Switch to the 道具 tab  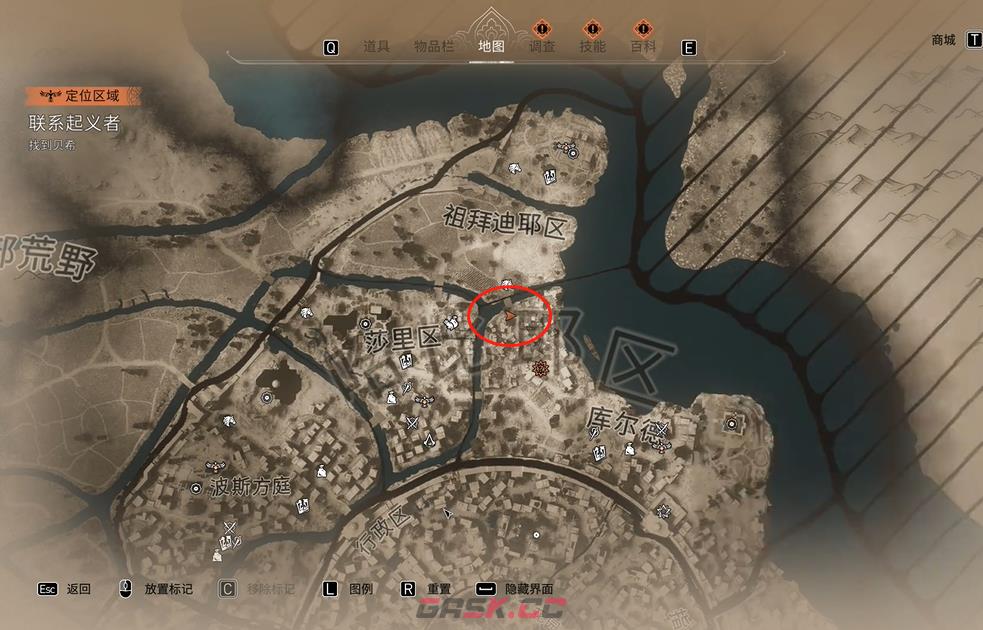[x=376, y=47]
